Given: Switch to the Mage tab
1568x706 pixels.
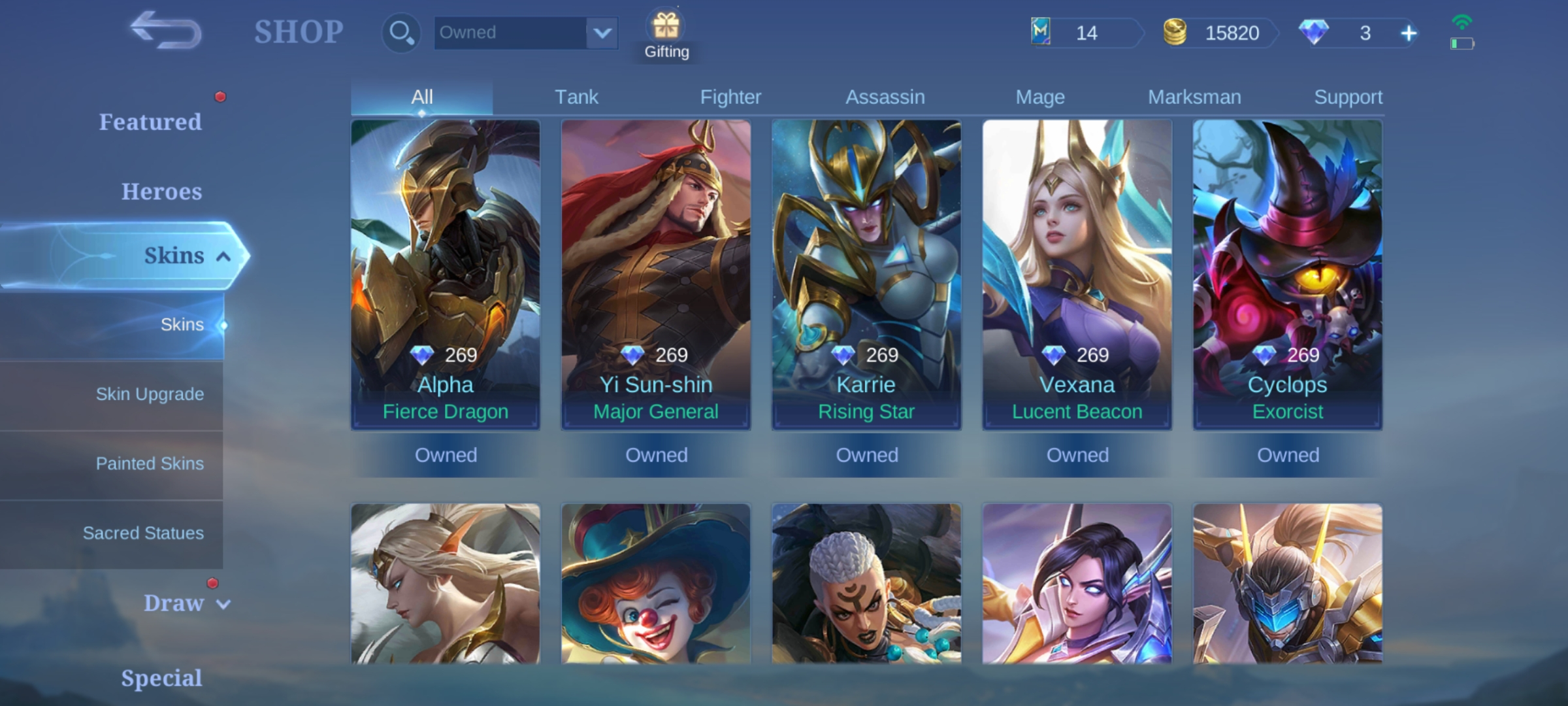Looking at the screenshot, I should [x=1039, y=96].
